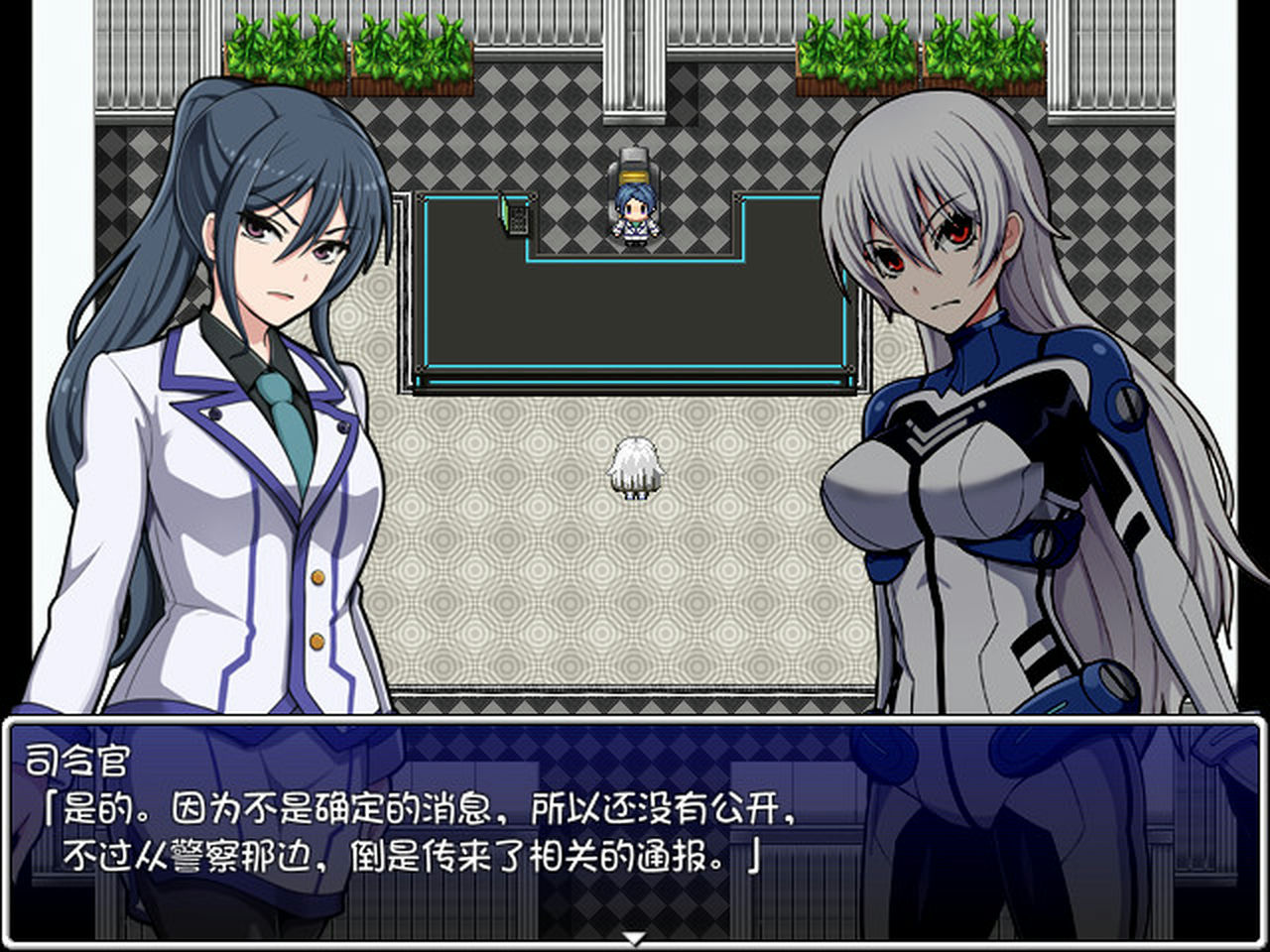Click the top hallway exit between the planters
Viewport: 1270px width, 952px height.
click(x=635, y=55)
